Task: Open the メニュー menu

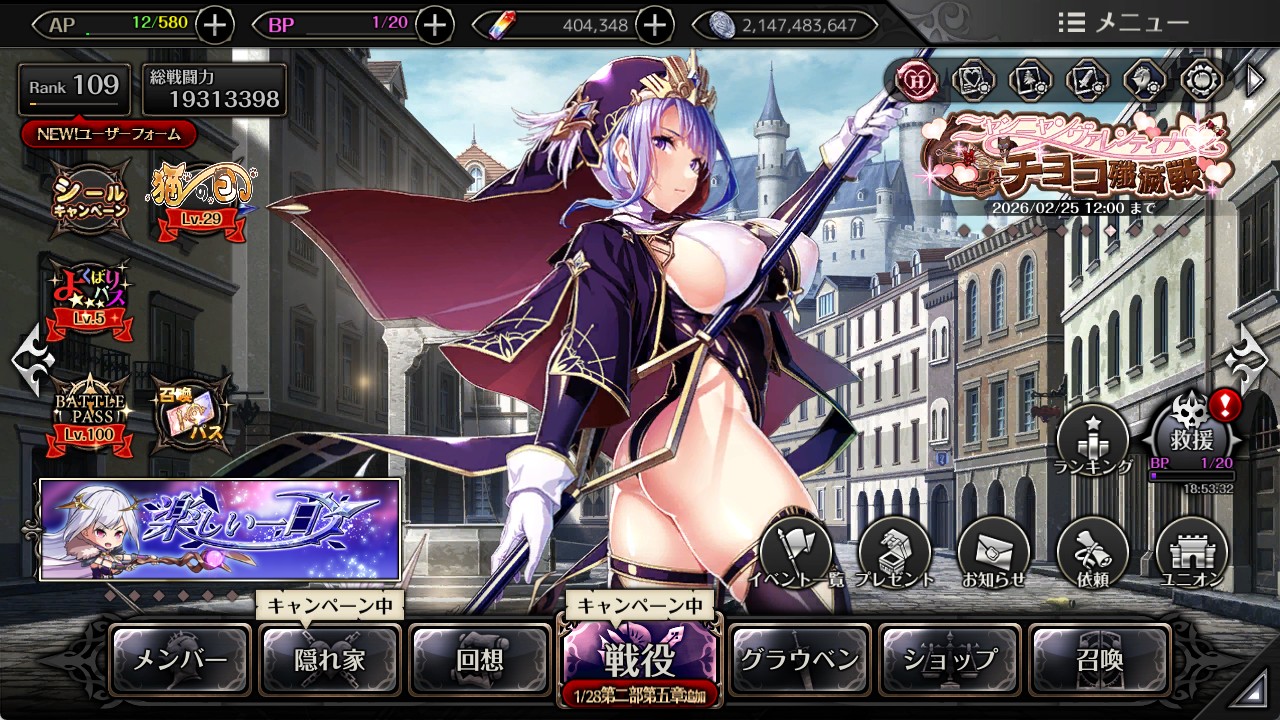Action: (x=1123, y=23)
